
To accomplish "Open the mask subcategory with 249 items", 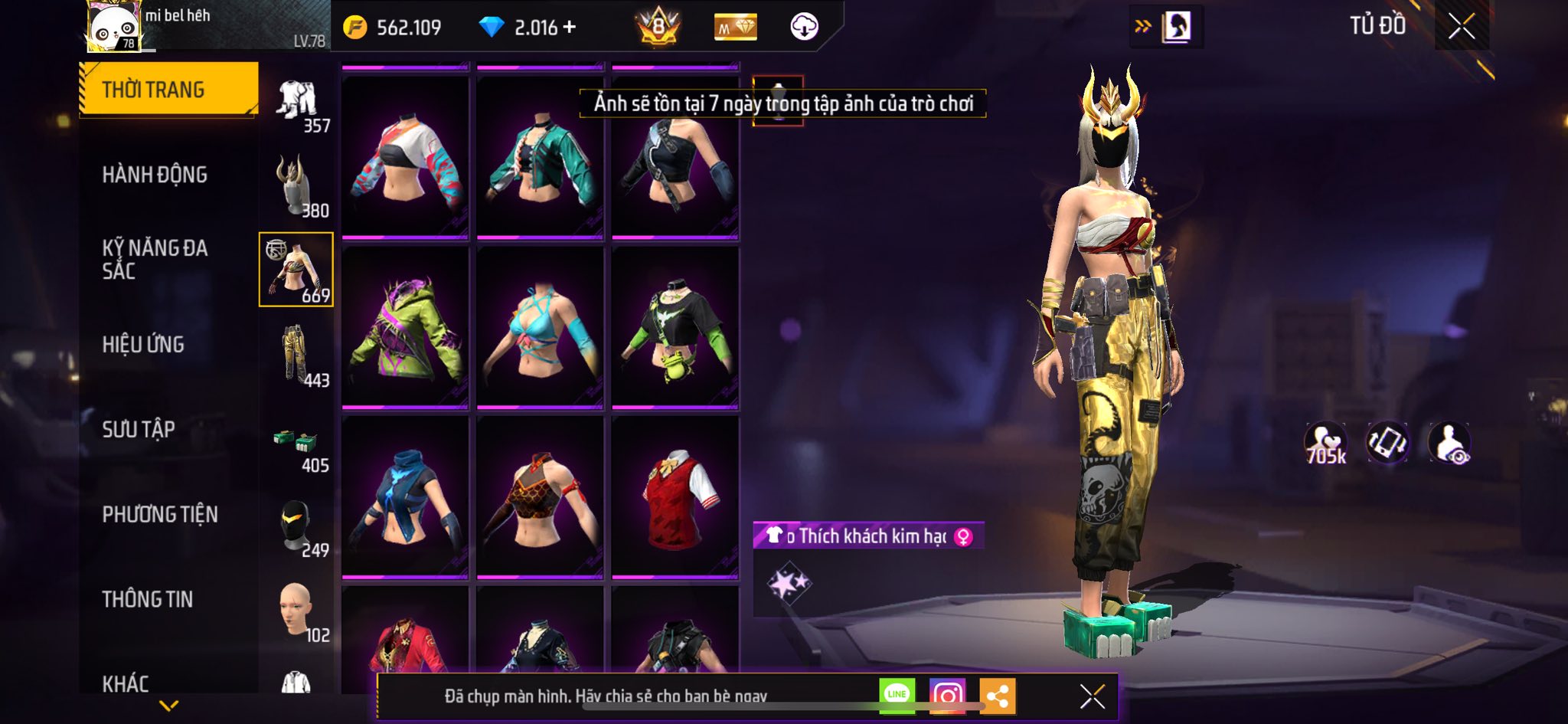I will point(297,526).
